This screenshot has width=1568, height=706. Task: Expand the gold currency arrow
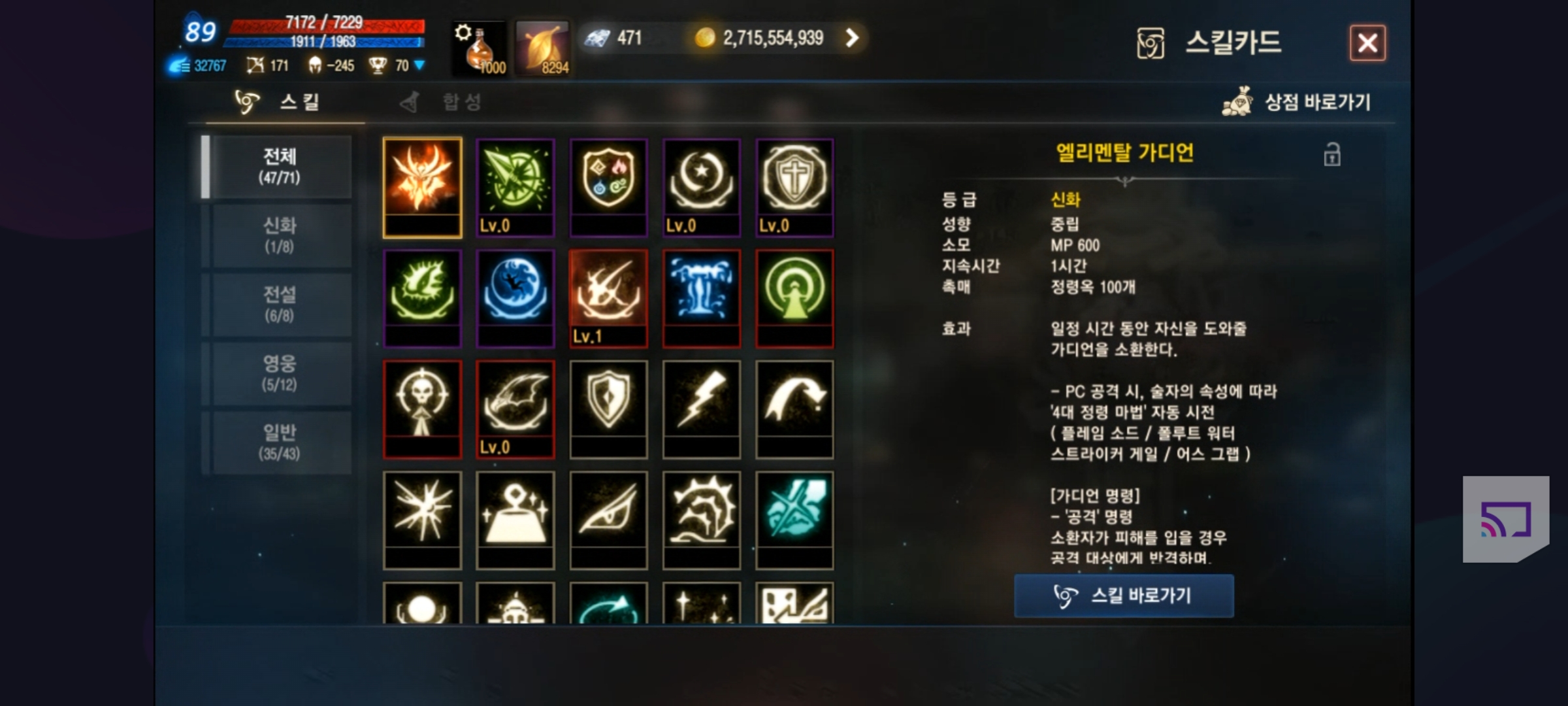[x=852, y=38]
